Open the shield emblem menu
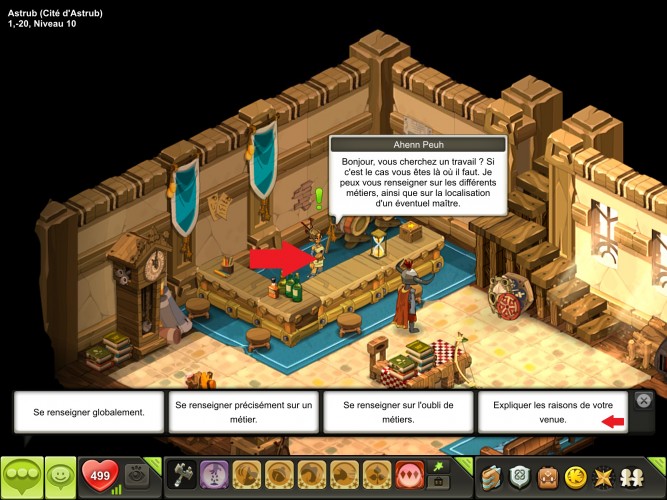Image resolution: width=667 pixels, height=500 pixels. pos(518,476)
